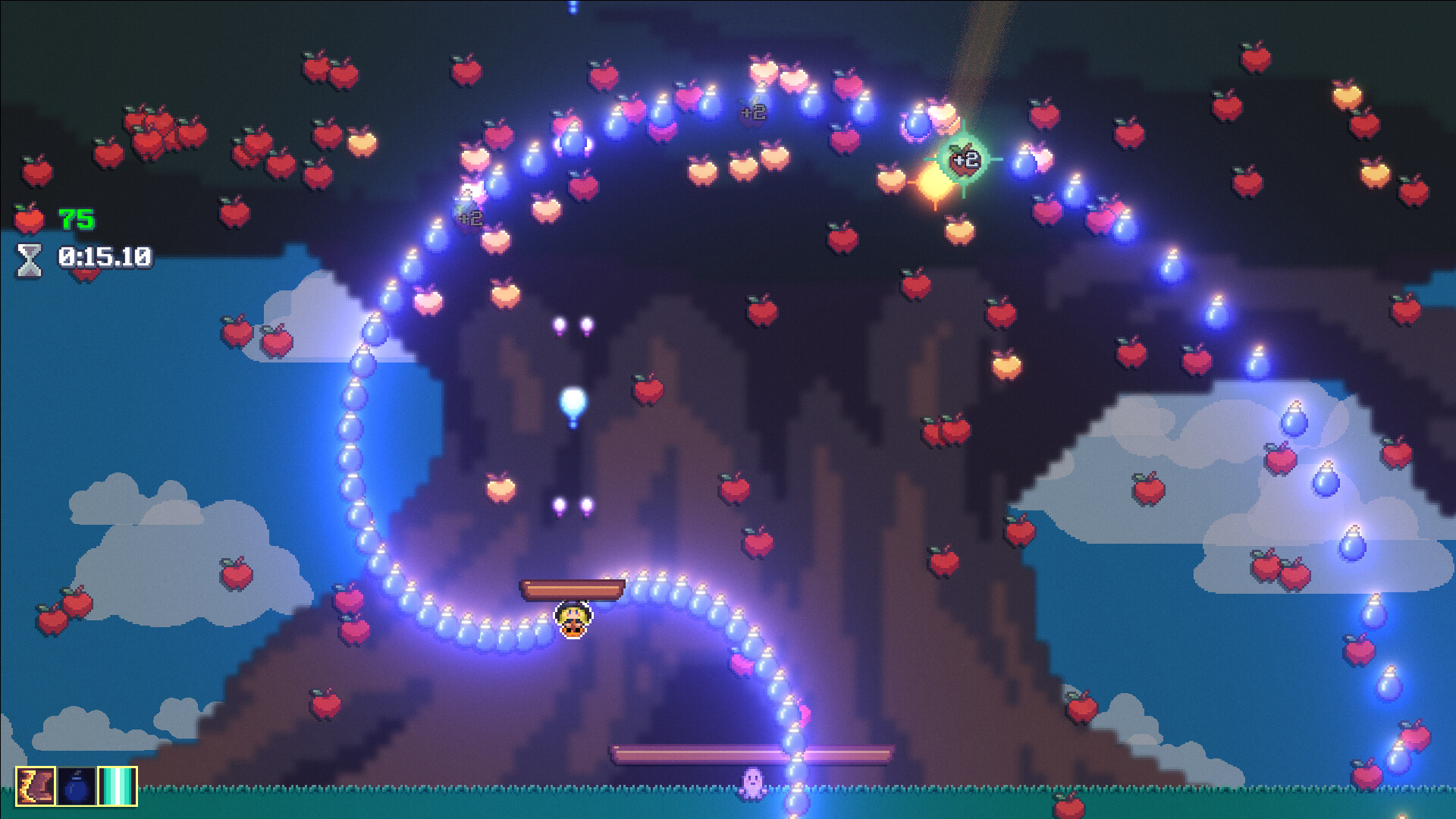Screen dimensions: 1456x819
Task: Select the blue bomb ability slot
Action: [x=77, y=786]
